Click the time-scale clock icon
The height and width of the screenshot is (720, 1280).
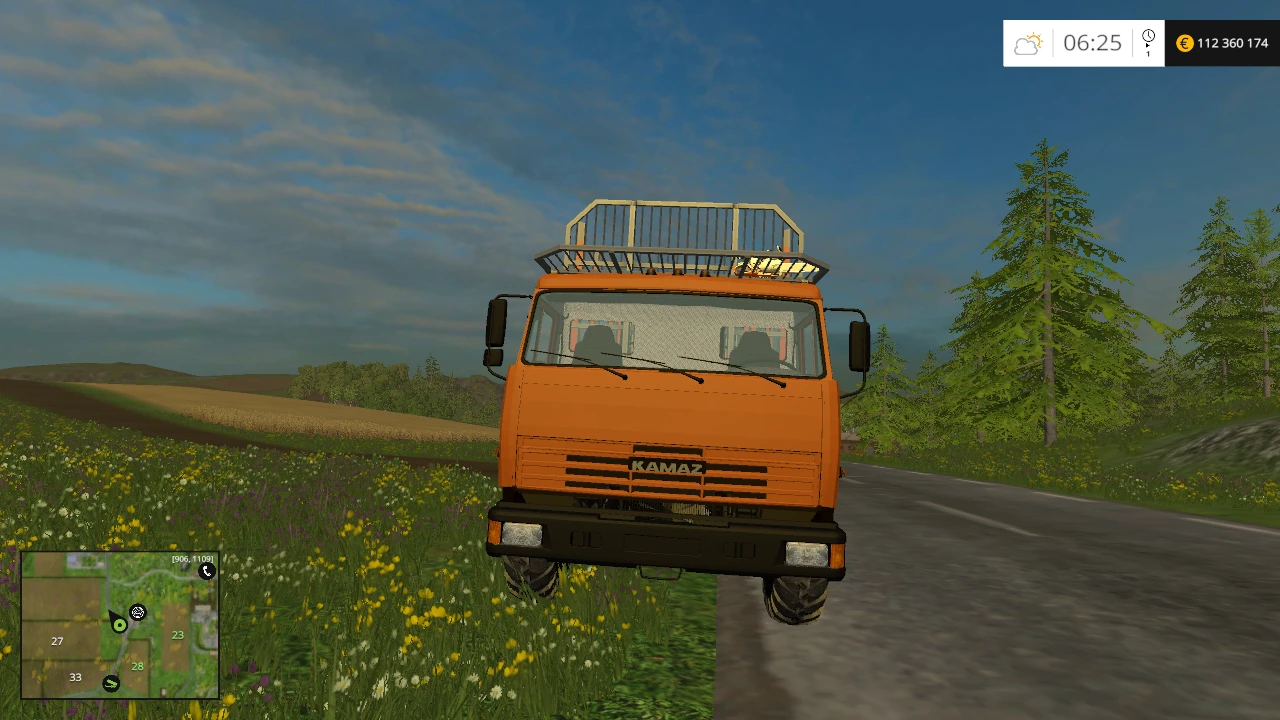tap(1148, 36)
